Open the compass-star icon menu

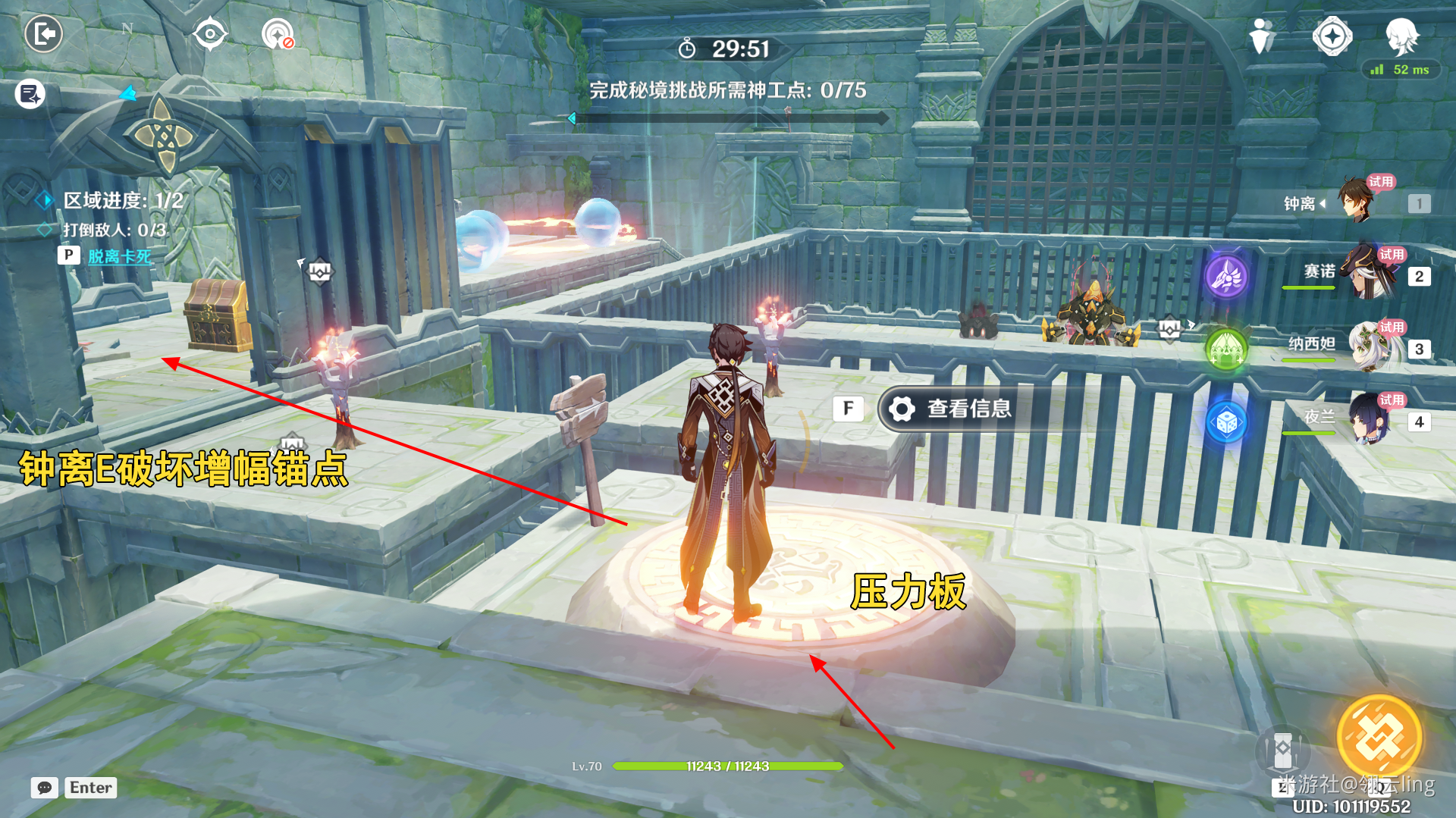[1332, 36]
